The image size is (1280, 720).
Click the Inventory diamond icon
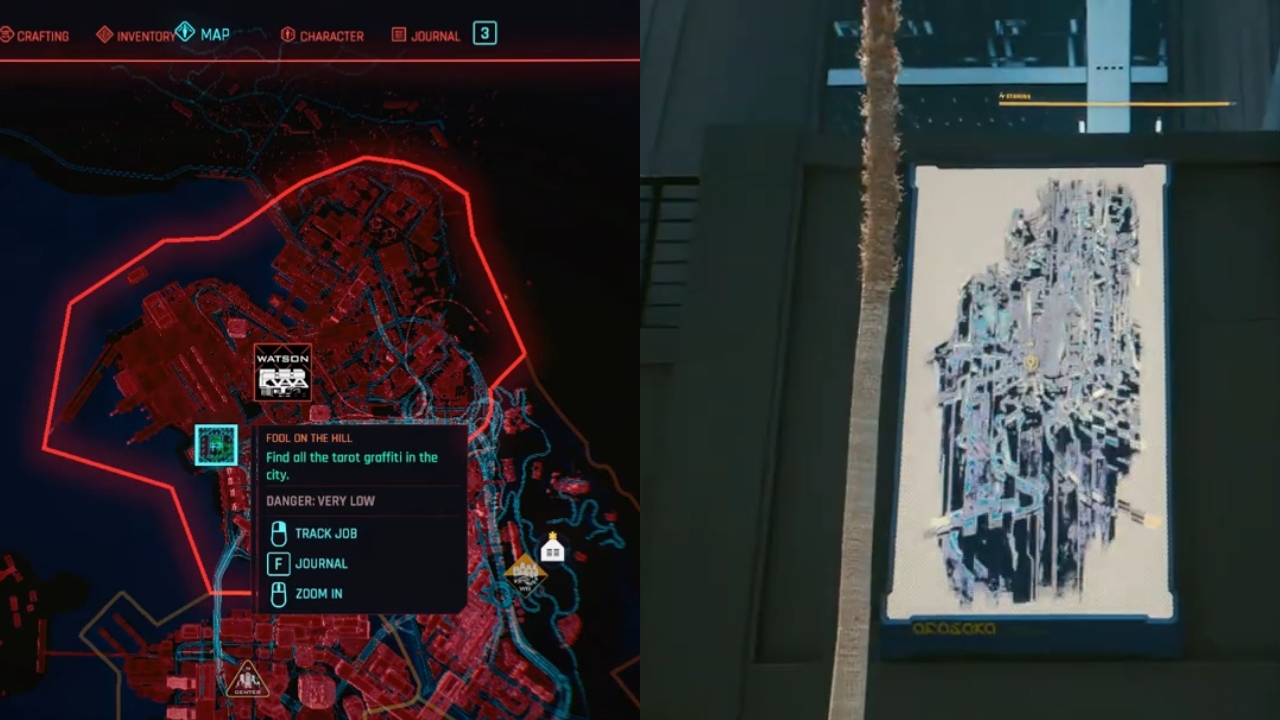106,33
